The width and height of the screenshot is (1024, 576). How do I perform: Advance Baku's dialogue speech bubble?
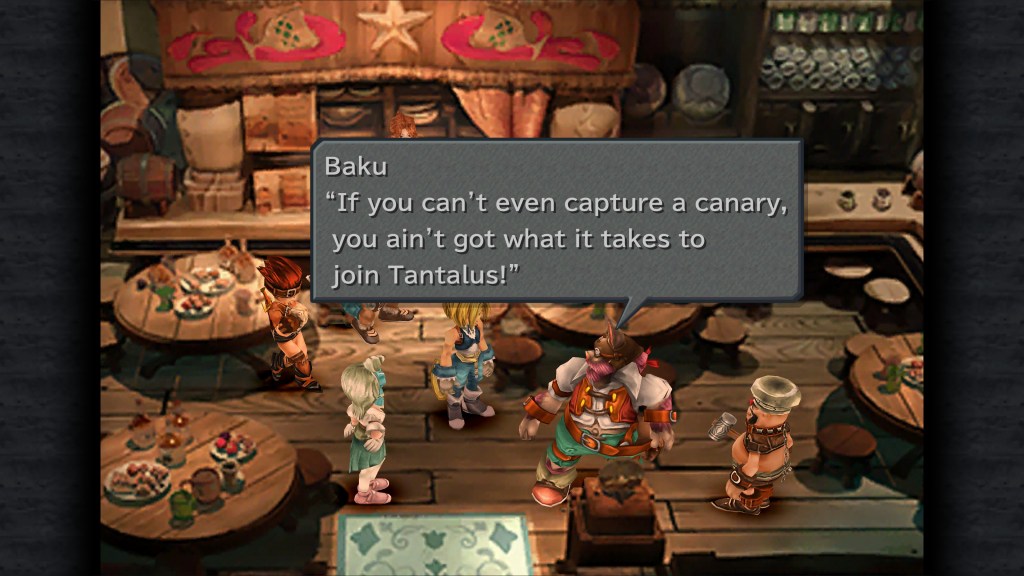[557, 221]
